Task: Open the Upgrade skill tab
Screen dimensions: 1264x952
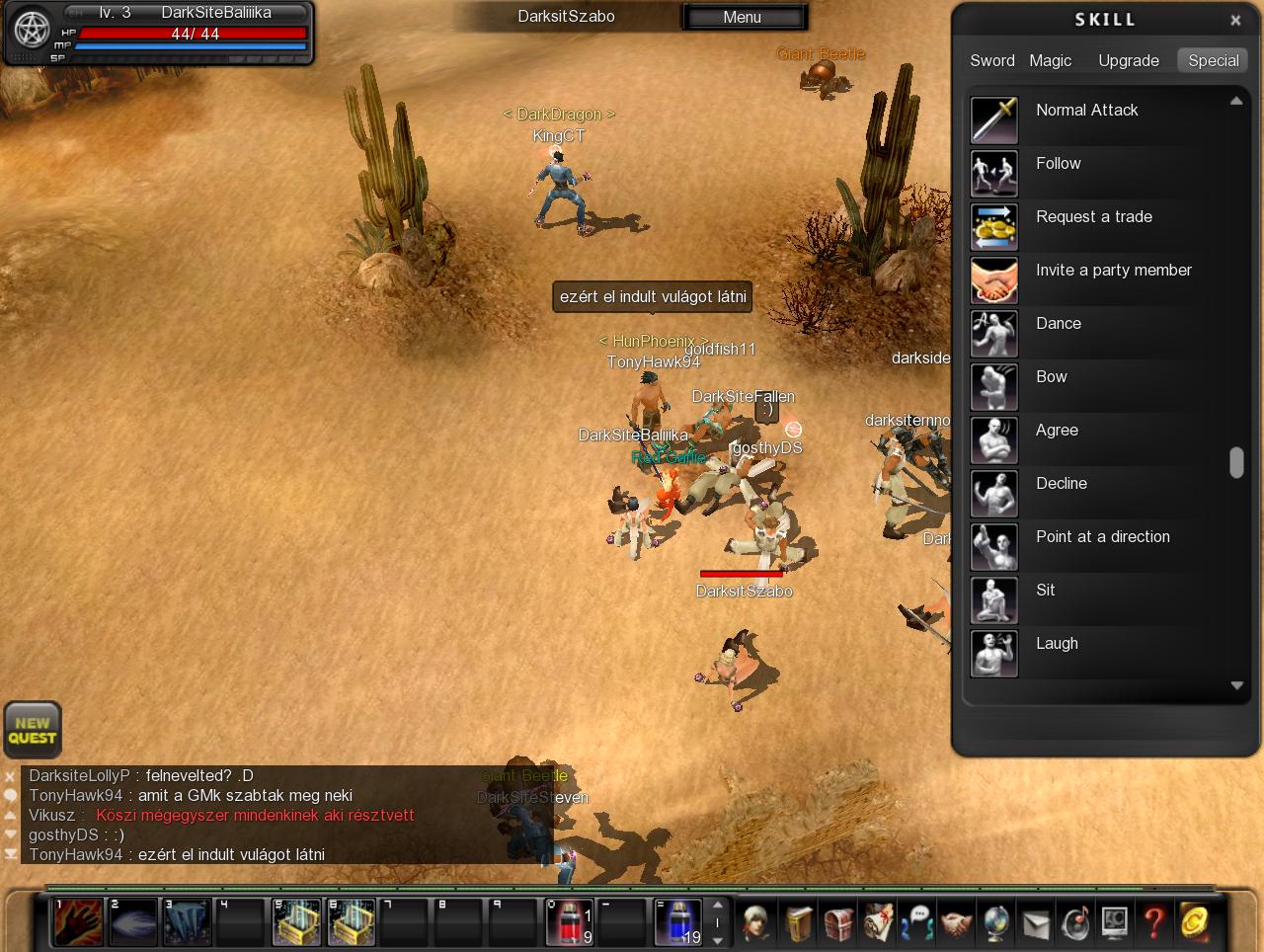Action: [1128, 60]
